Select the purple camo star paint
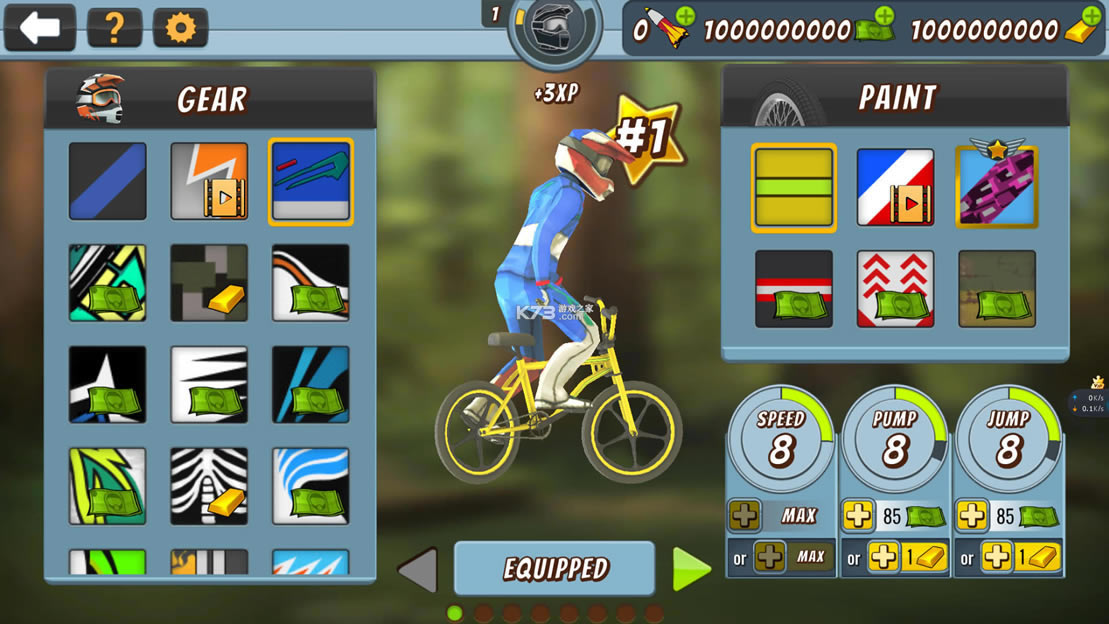The height and width of the screenshot is (624, 1109). click(x=997, y=188)
